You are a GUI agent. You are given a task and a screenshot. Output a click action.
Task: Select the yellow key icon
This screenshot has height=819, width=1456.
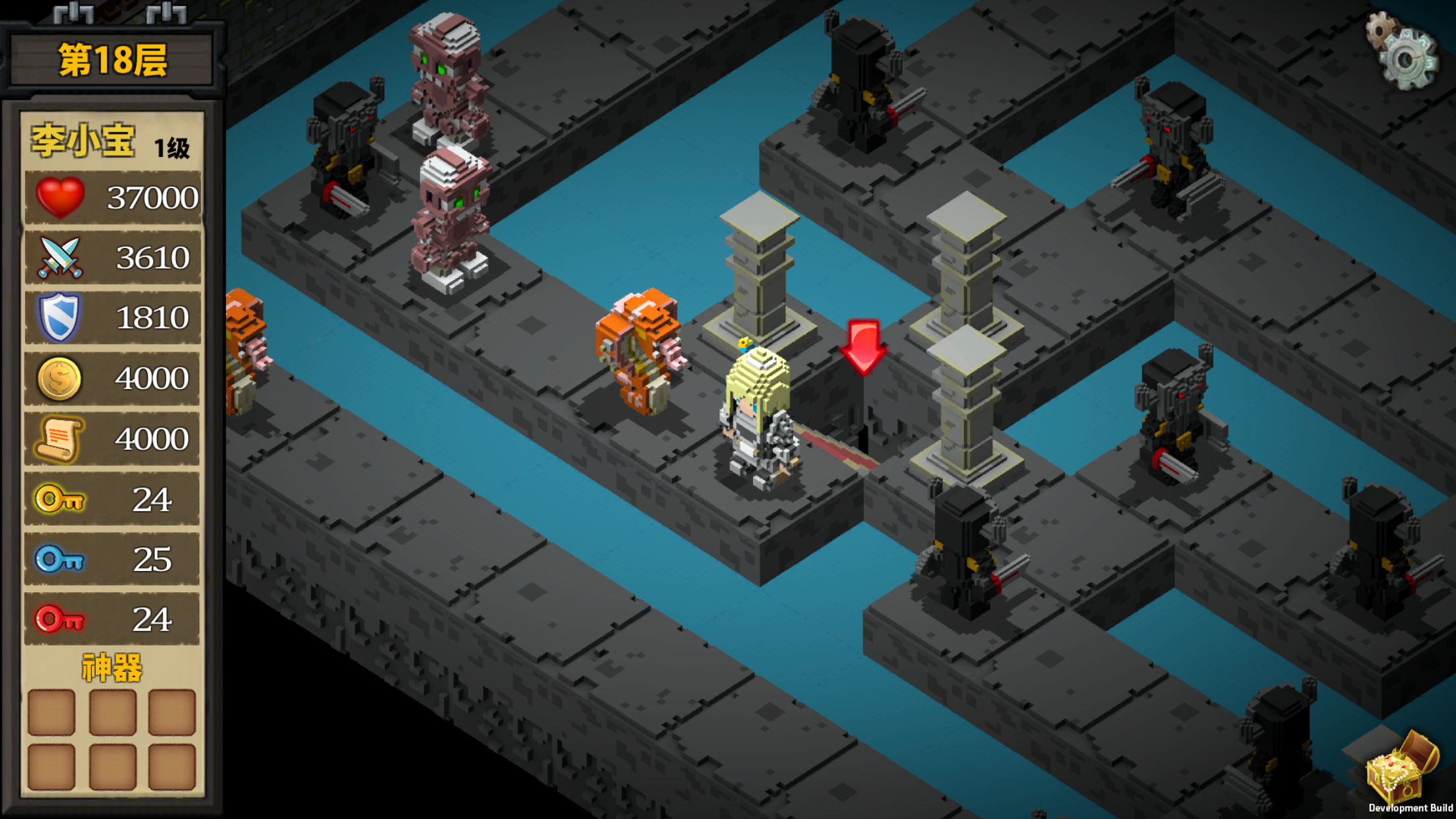(59, 499)
